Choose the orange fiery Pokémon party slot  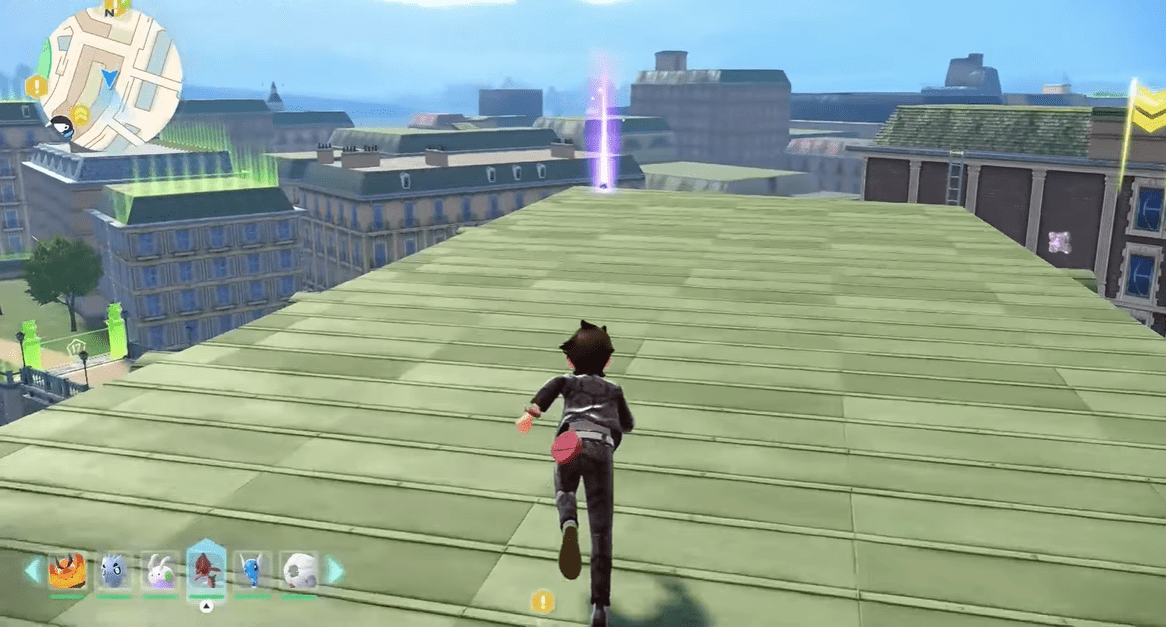66,571
